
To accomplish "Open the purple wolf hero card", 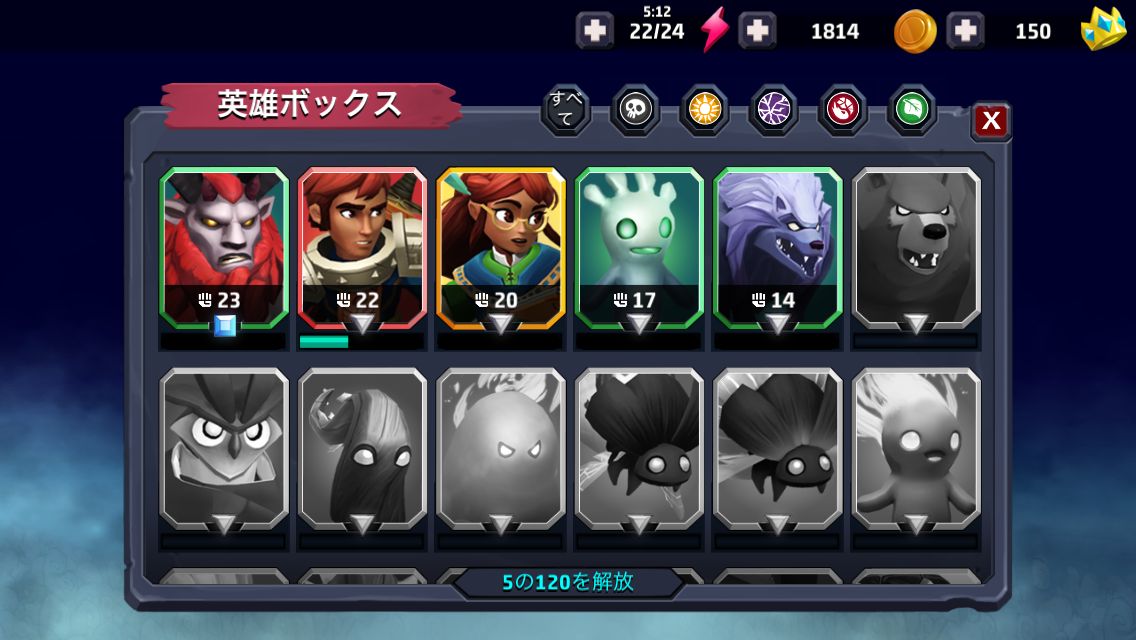I will point(777,247).
